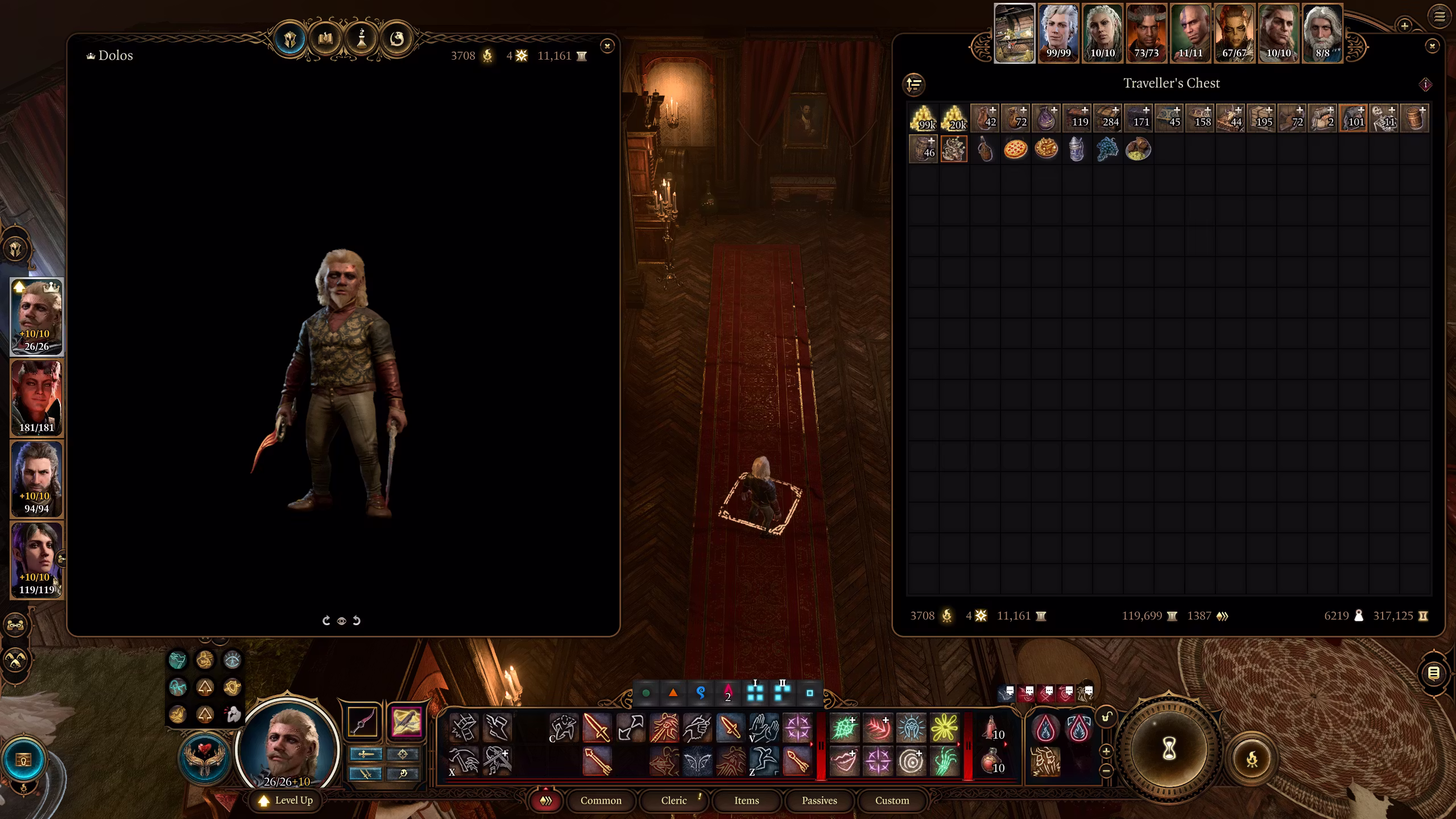Select the red tiefling party portrait
Screen dimensions: 1456x819
[37, 398]
